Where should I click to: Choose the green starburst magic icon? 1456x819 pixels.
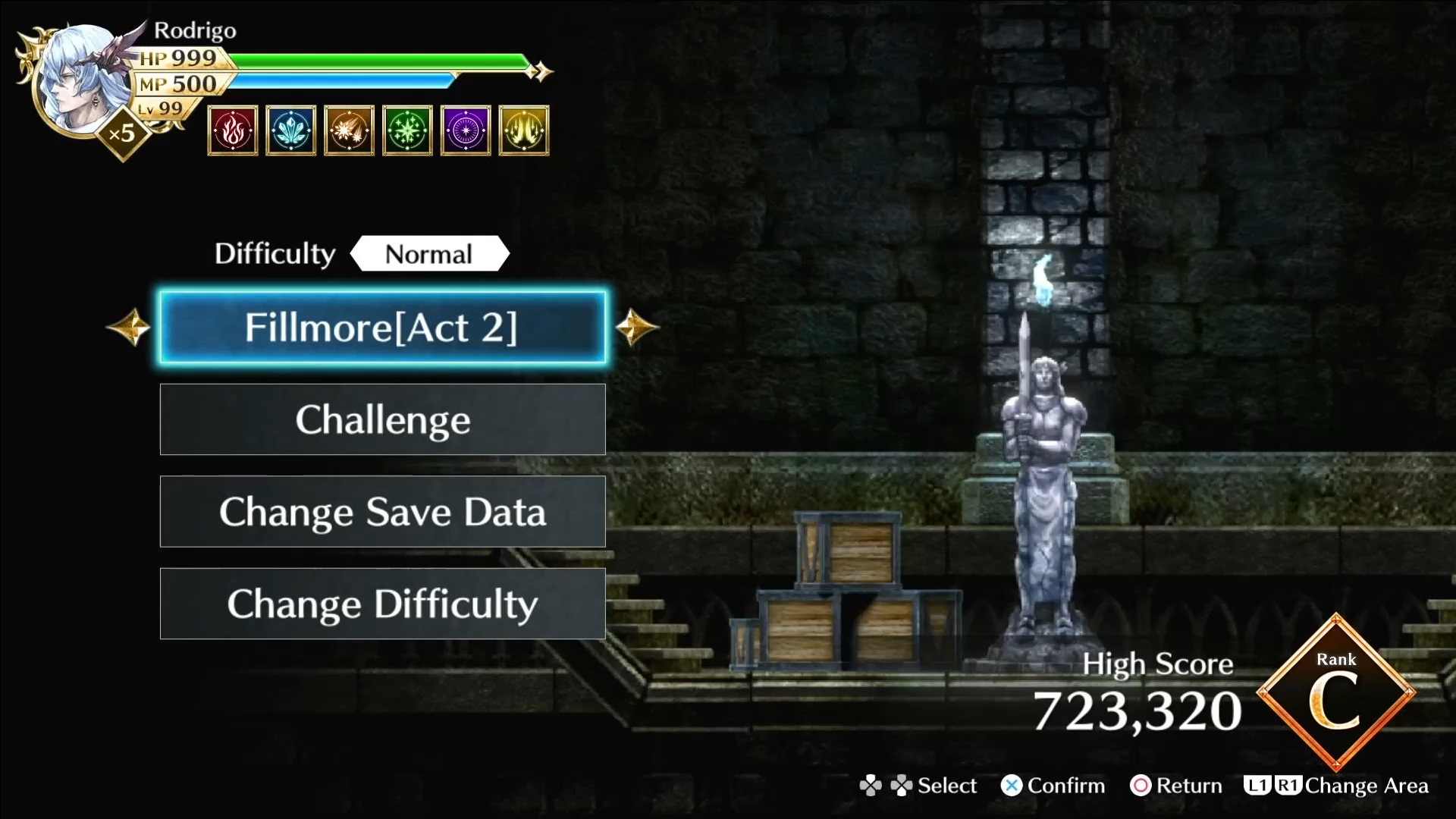click(x=408, y=130)
